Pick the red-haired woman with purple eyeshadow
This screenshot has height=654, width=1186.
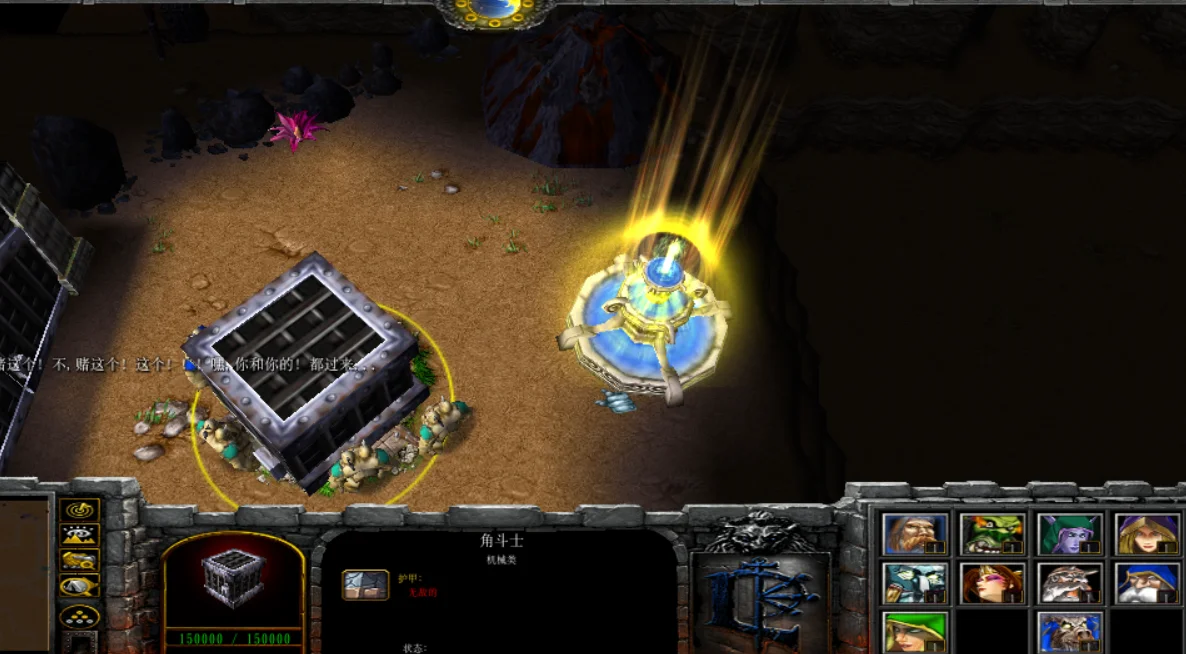[x=992, y=583]
